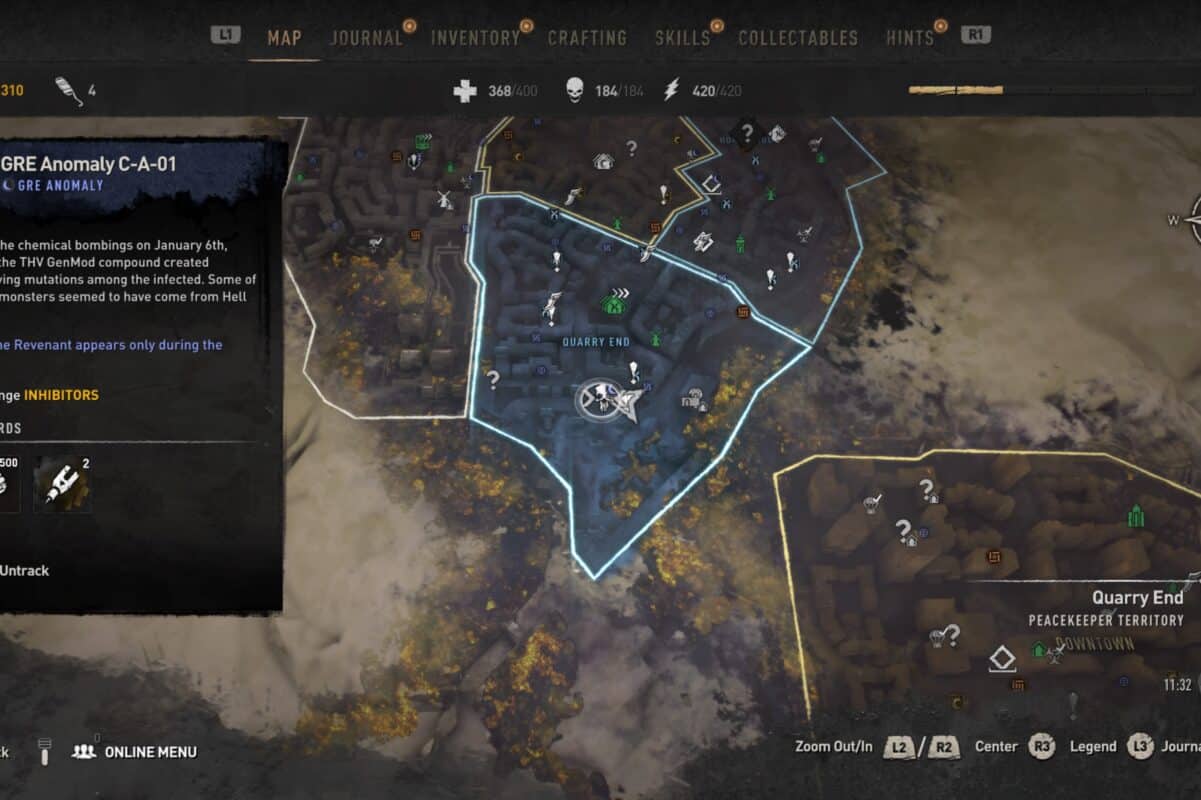Untrack the GRE Anomaly C-A-01 quest
This screenshot has height=800, width=1201.
(24, 570)
